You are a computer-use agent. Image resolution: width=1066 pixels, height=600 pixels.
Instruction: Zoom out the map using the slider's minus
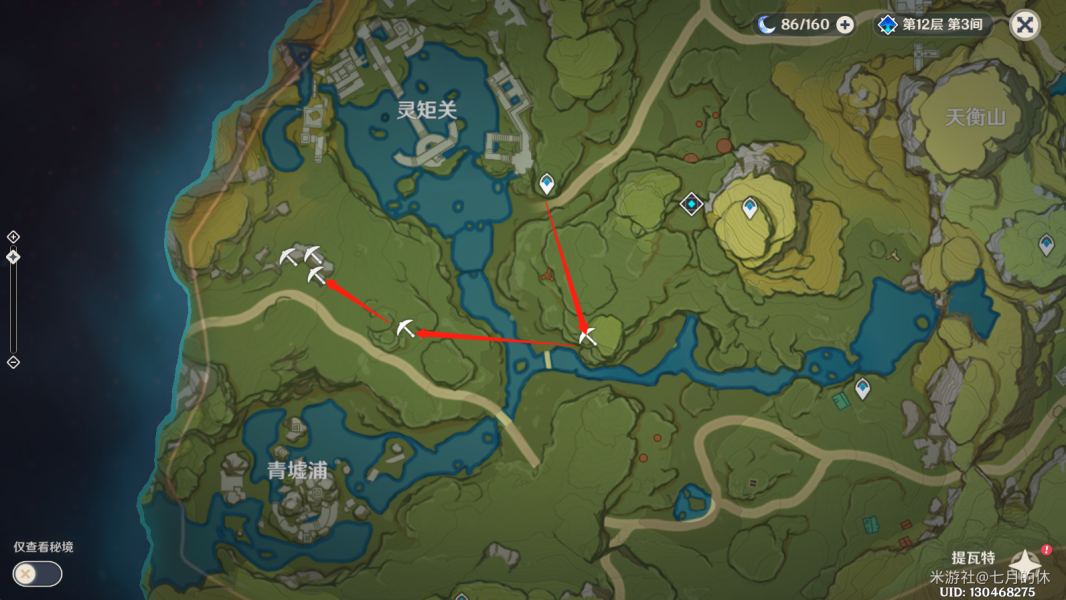13,362
